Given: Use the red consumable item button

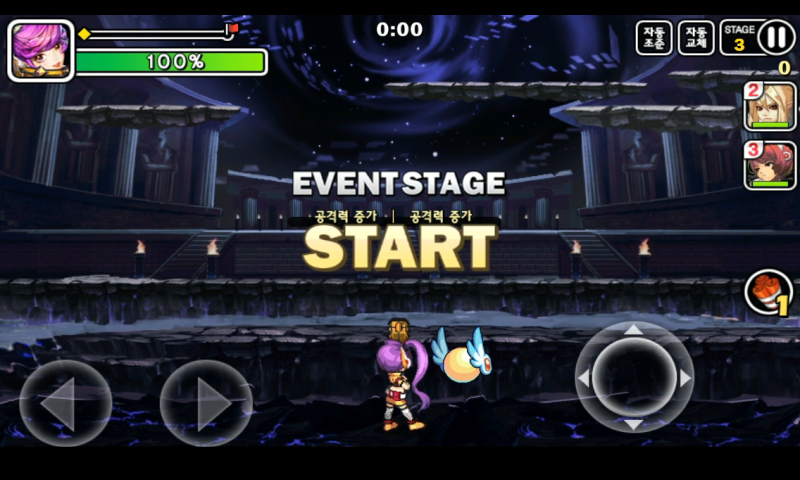Looking at the screenshot, I should pos(768,293).
